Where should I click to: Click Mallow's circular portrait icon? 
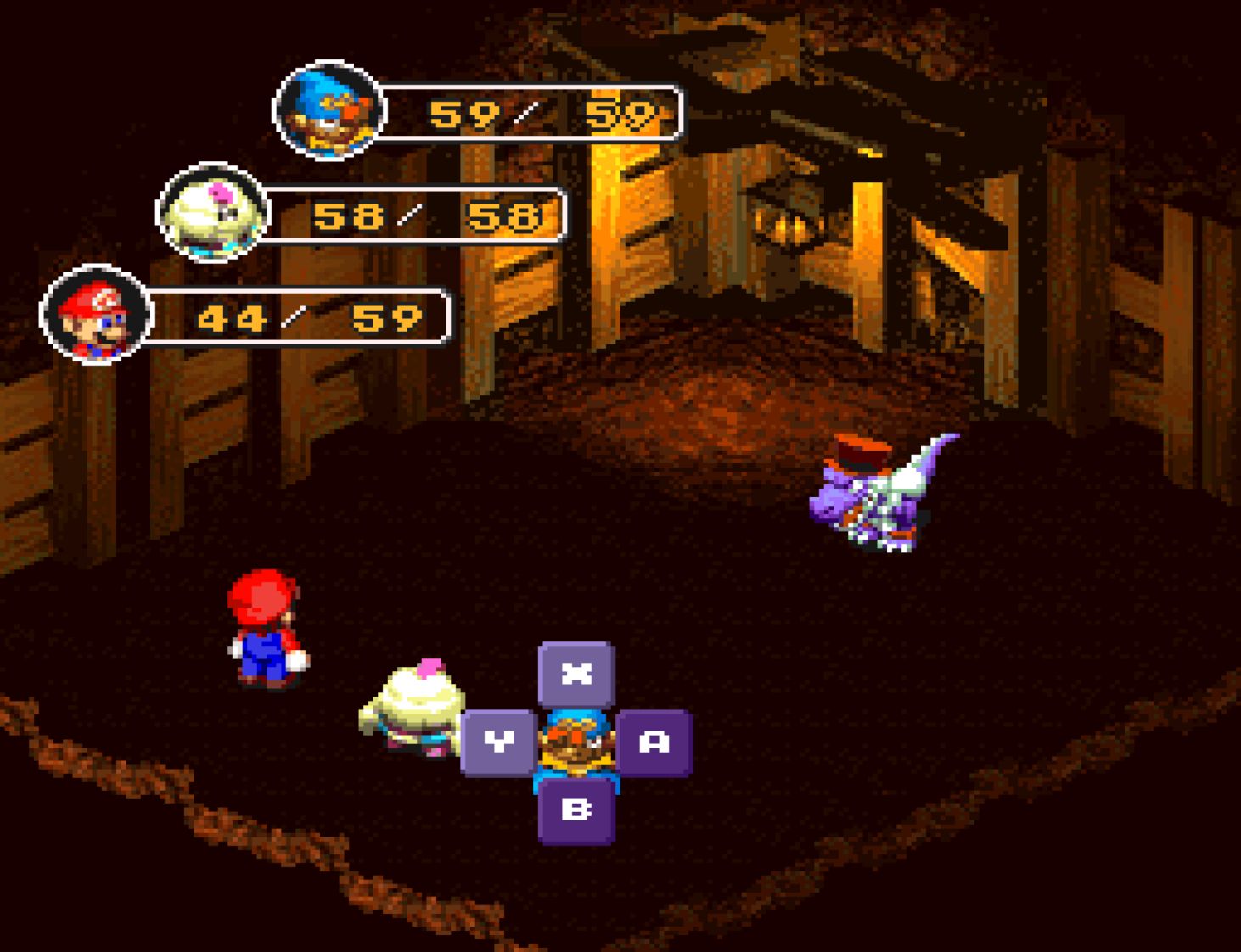coord(209,214)
